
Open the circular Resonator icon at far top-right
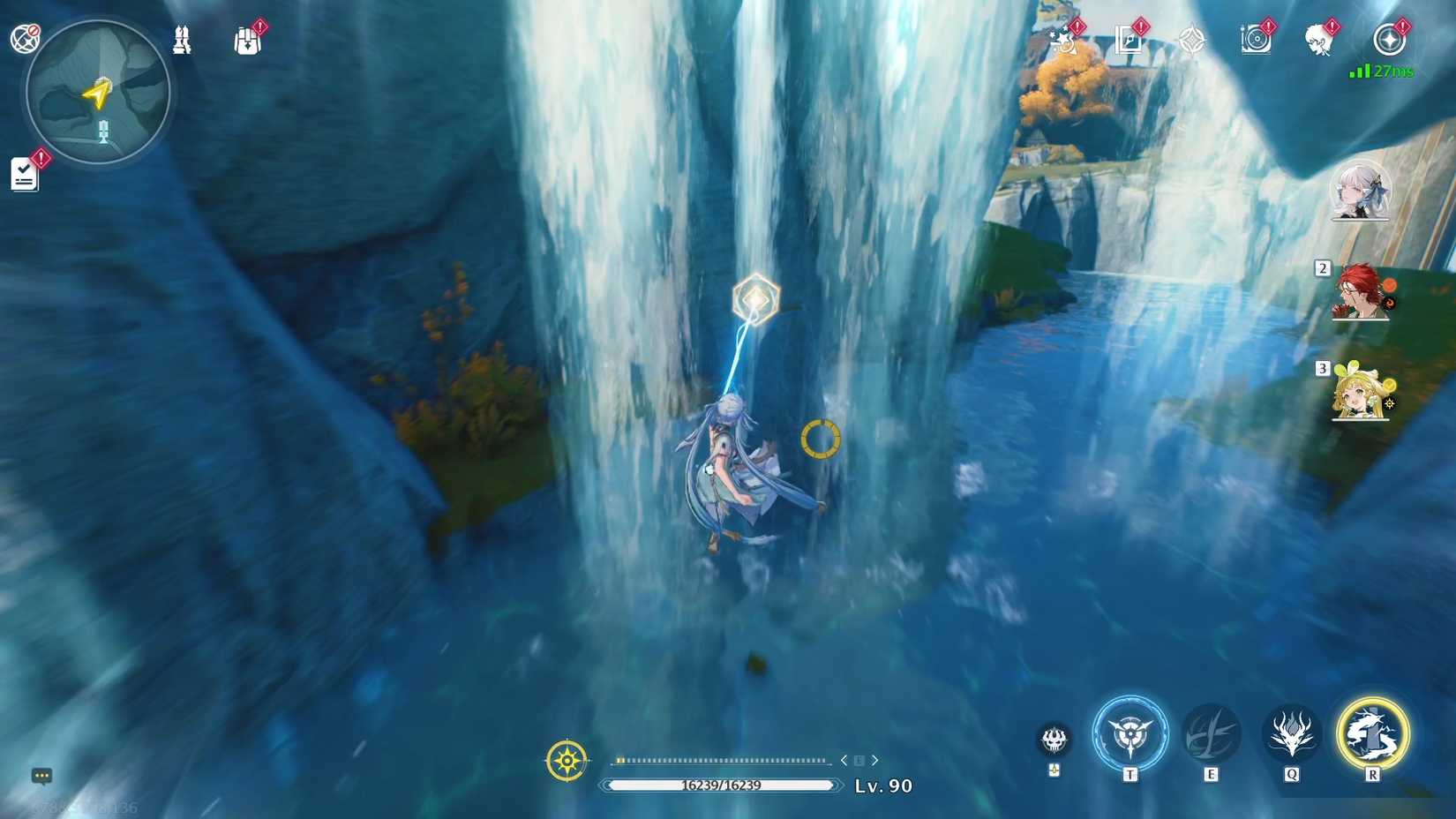pos(1390,41)
